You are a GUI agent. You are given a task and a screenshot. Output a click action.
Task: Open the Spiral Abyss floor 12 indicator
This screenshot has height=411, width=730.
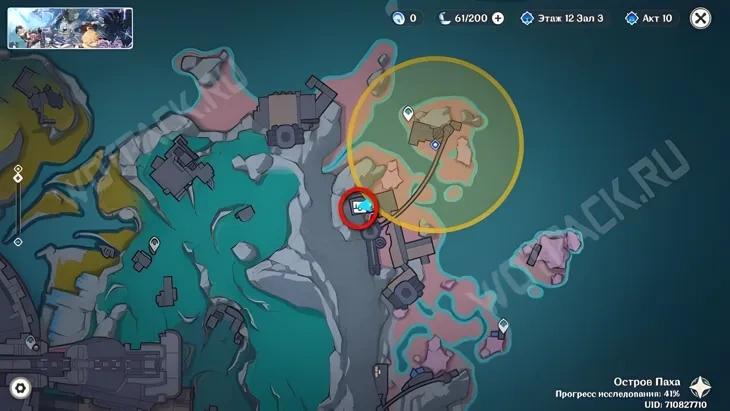(562, 18)
